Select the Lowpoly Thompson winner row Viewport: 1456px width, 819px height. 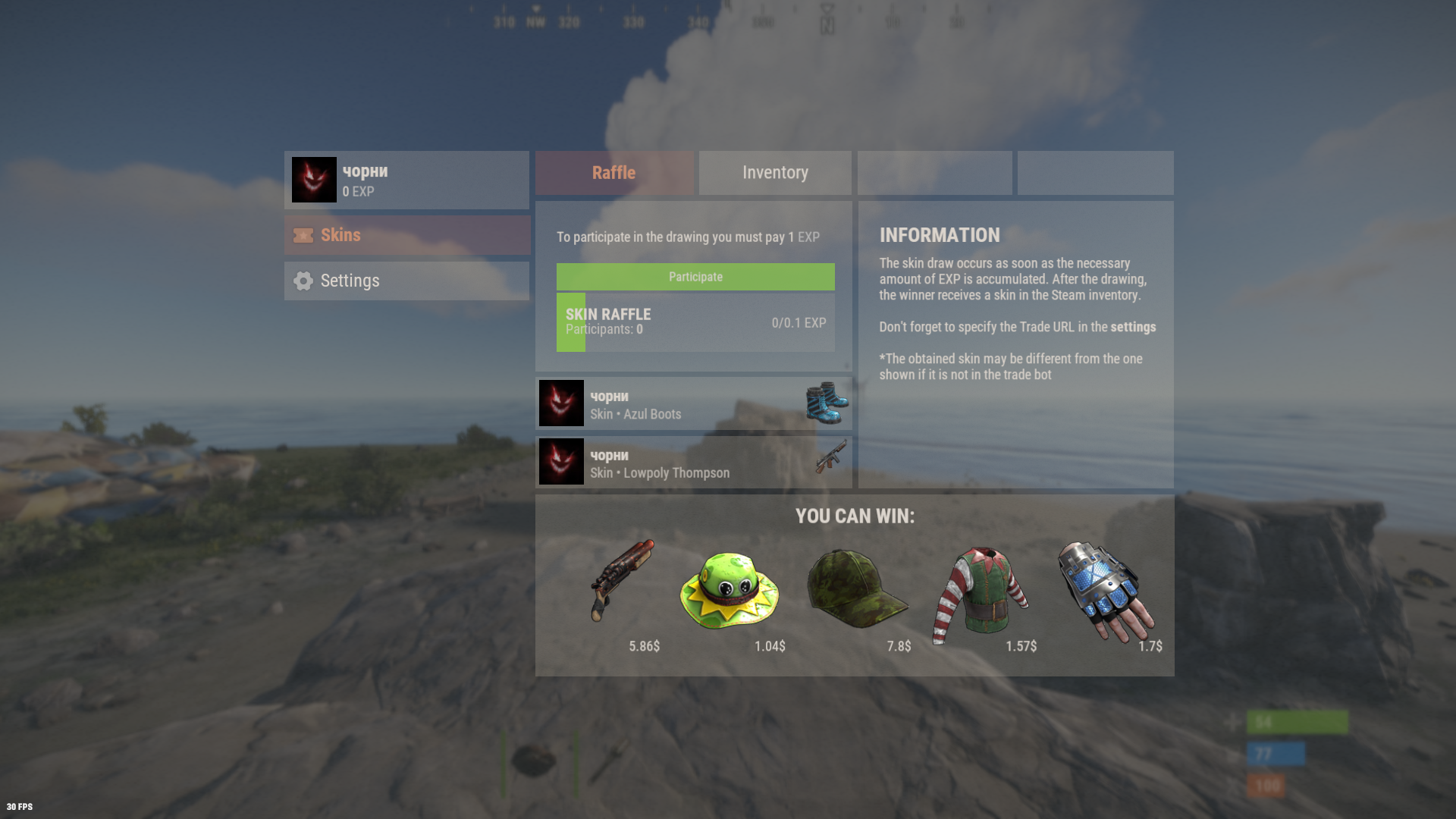(x=693, y=463)
